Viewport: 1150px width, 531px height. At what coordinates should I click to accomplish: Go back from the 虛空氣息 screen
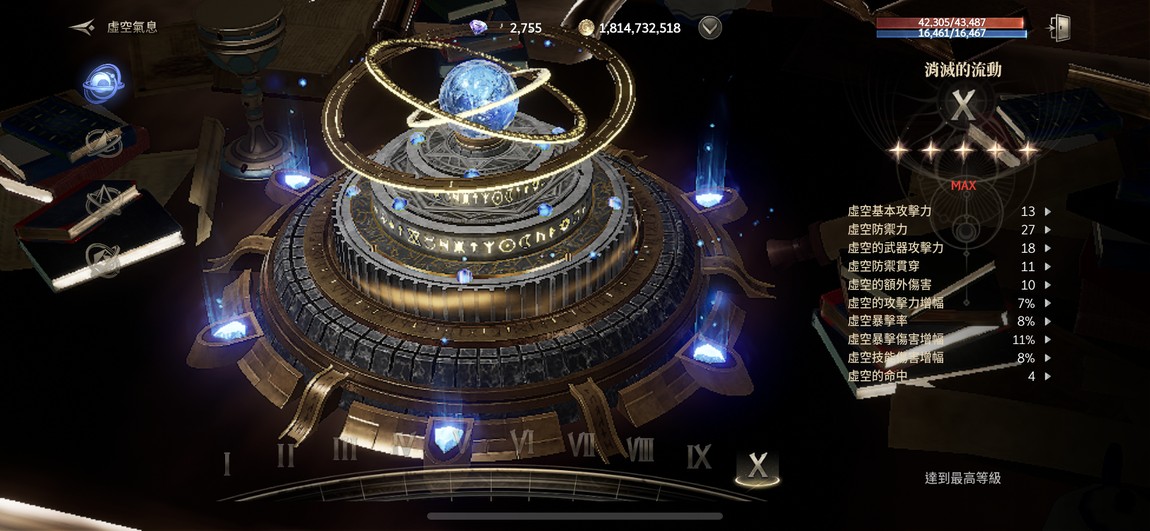(82, 27)
